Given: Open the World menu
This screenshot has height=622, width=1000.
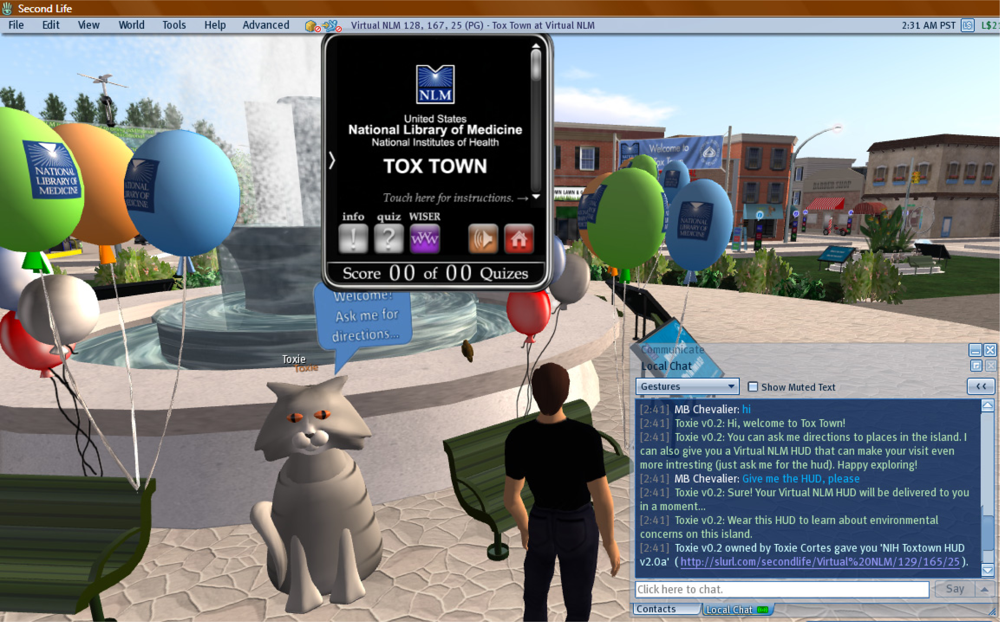Looking at the screenshot, I should tap(131, 25).
